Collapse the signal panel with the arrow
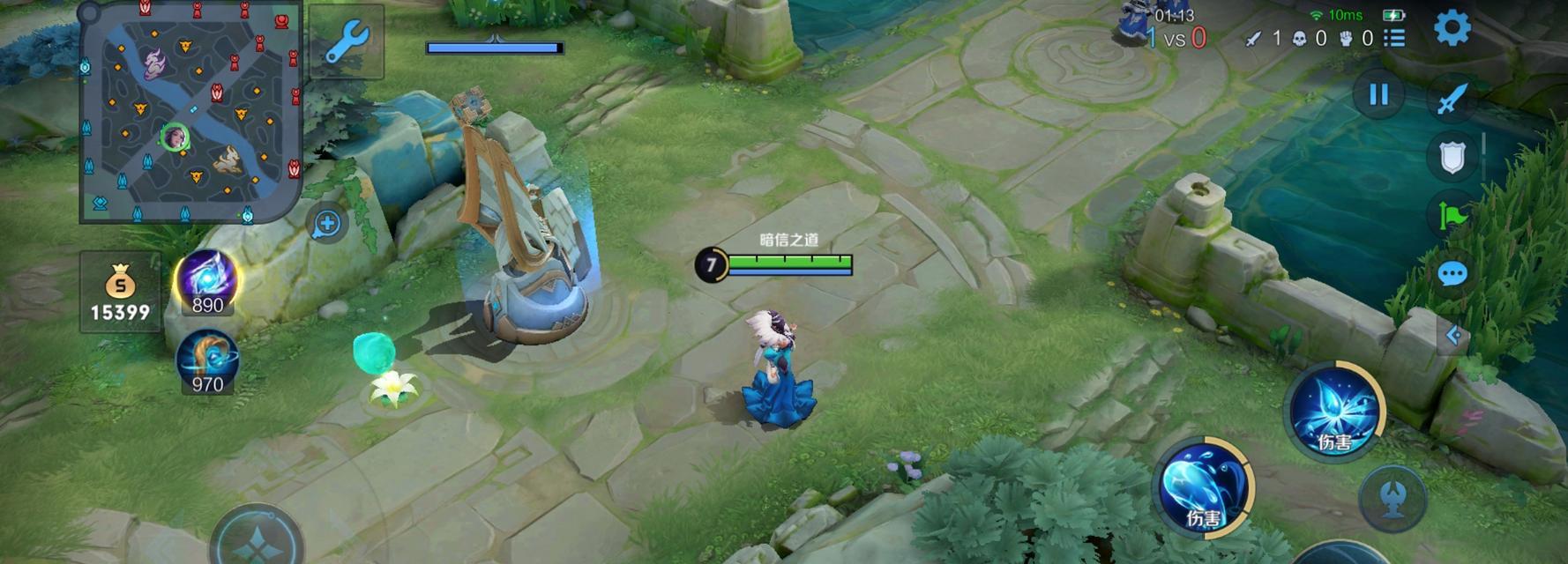 click(x=1453, y=335)
